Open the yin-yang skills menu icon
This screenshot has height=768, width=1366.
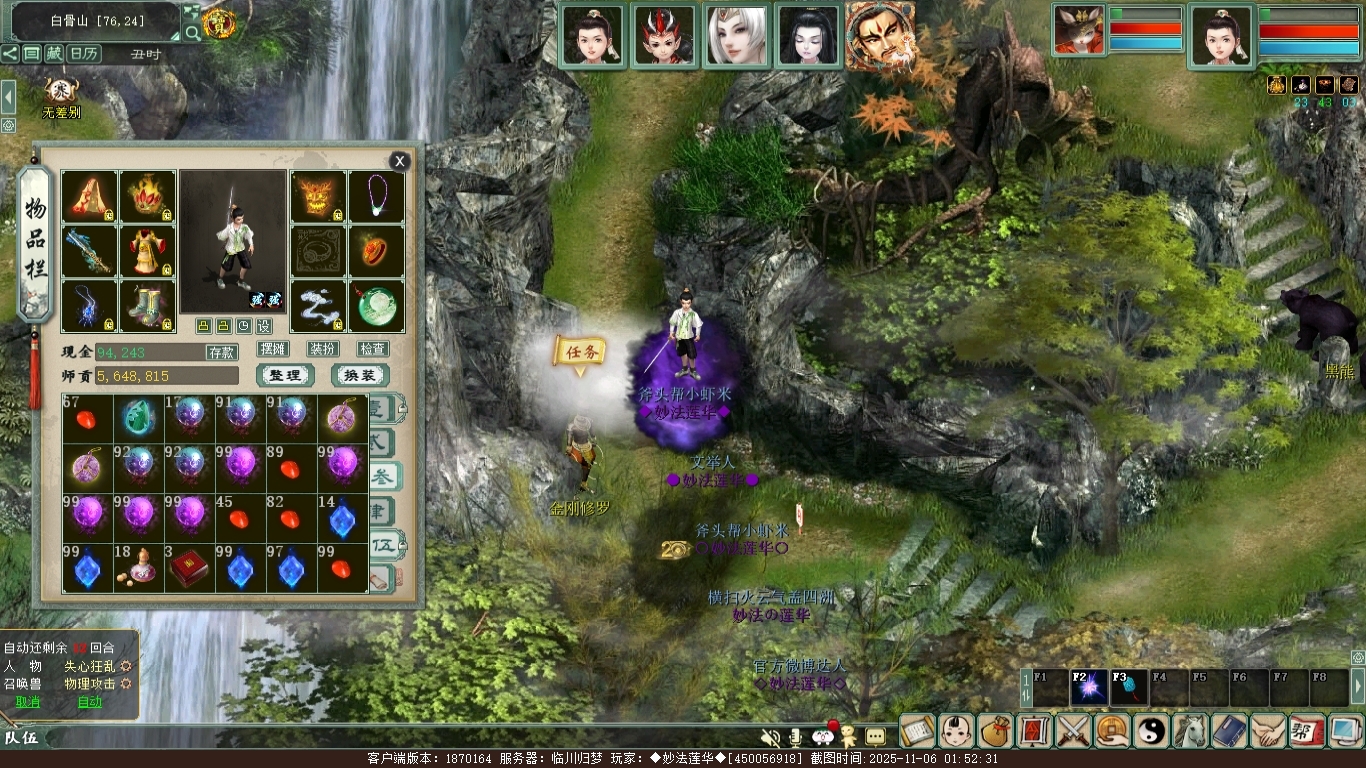click(1151, 731)
